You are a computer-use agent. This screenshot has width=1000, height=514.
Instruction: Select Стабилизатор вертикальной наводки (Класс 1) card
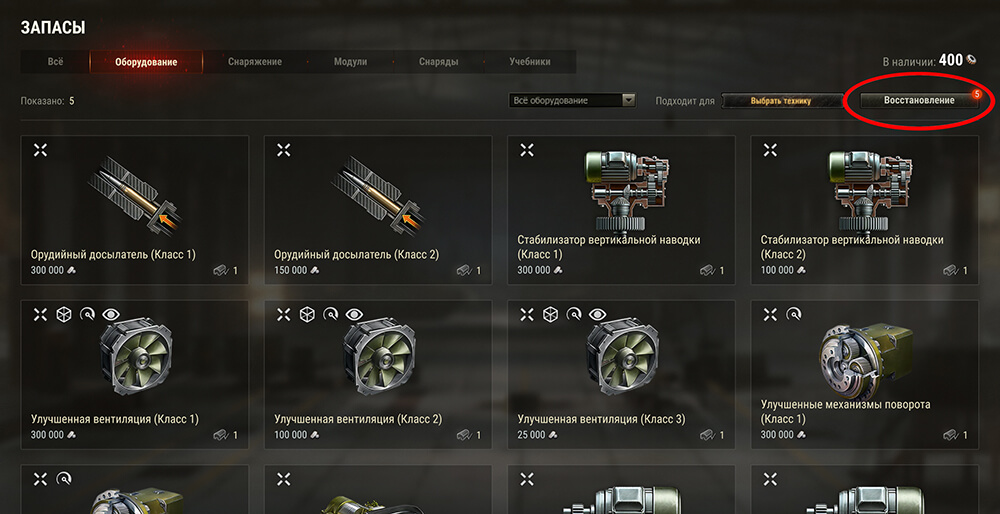[621, 210]
